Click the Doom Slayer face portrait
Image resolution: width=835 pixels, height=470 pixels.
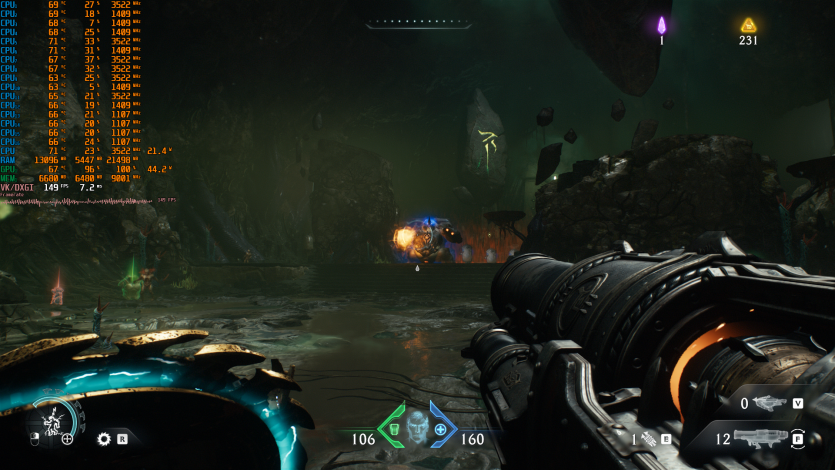[x=416, y=426]
